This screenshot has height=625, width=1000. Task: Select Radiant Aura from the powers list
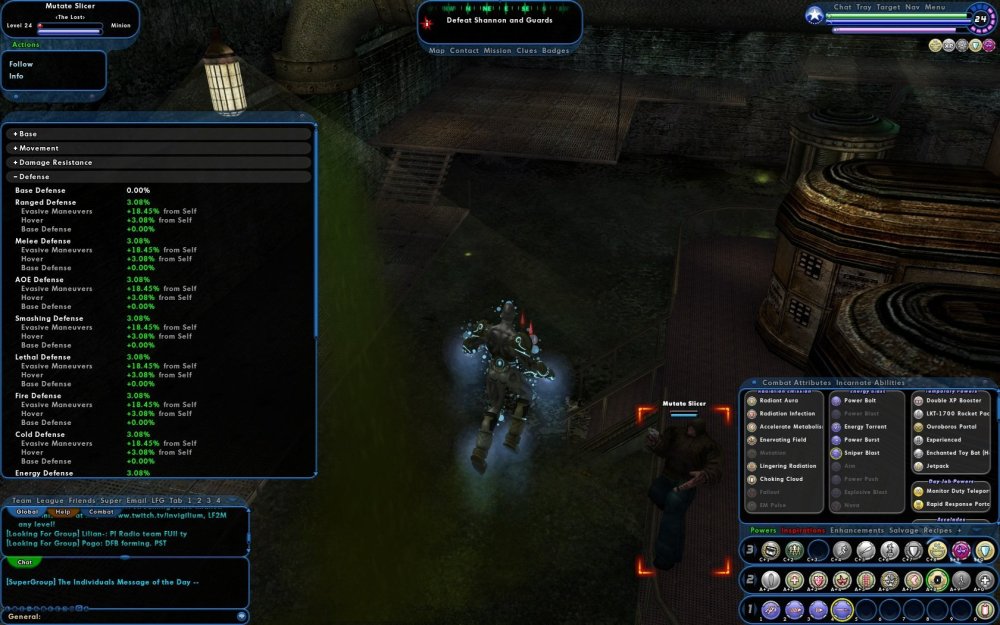click(x=778, y=400)
